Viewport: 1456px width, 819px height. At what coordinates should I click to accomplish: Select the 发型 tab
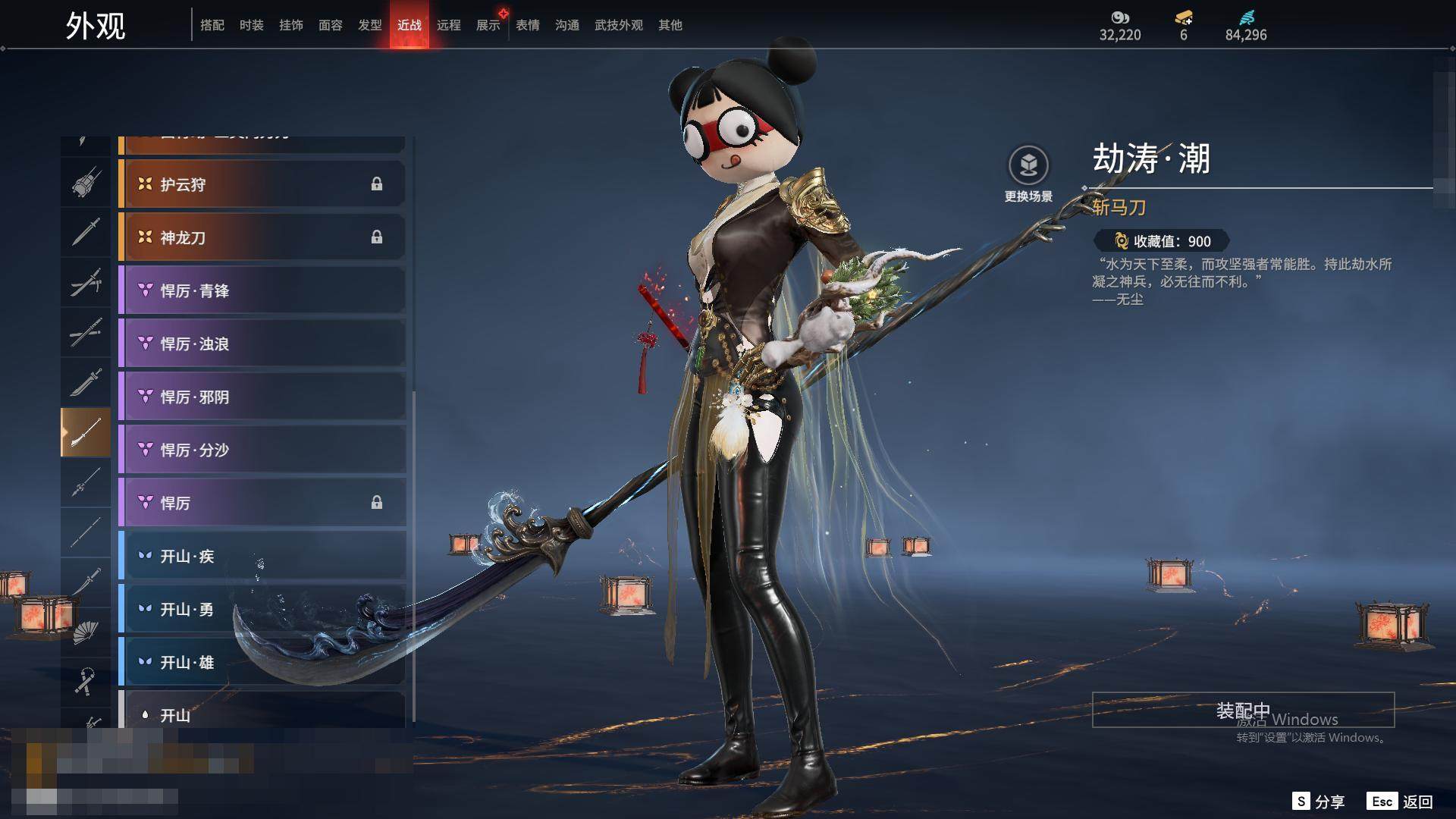tap(369, 25)
